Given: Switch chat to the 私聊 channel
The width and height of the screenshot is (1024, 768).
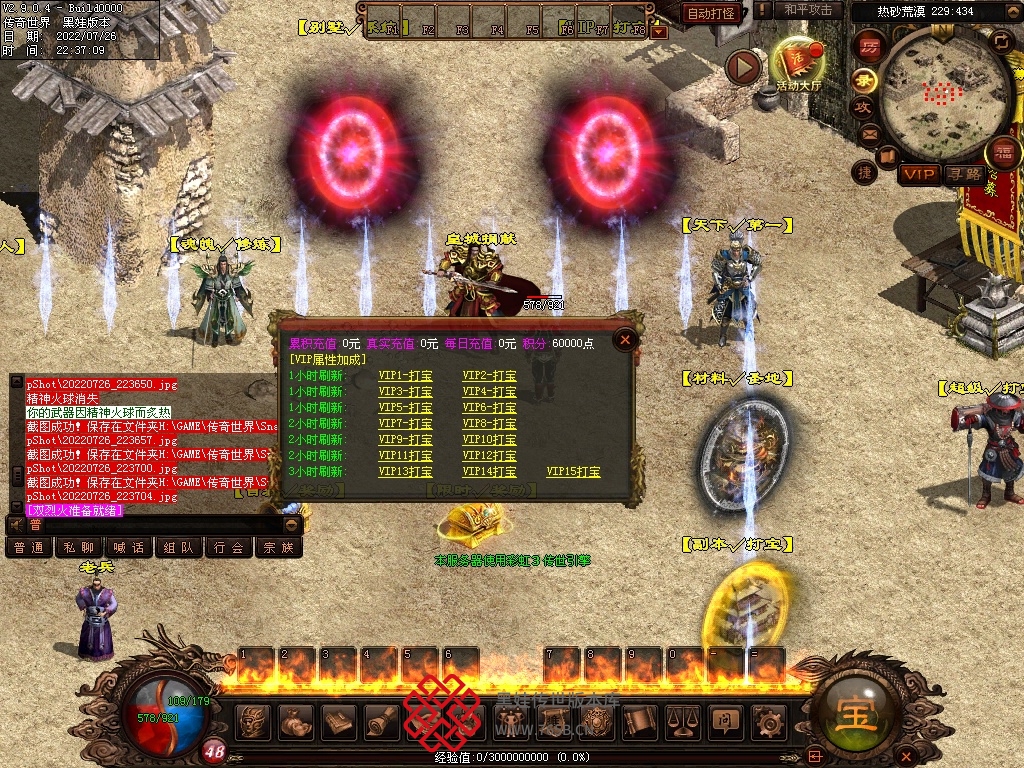Looking at the screenshot, I should pos(79,548).
